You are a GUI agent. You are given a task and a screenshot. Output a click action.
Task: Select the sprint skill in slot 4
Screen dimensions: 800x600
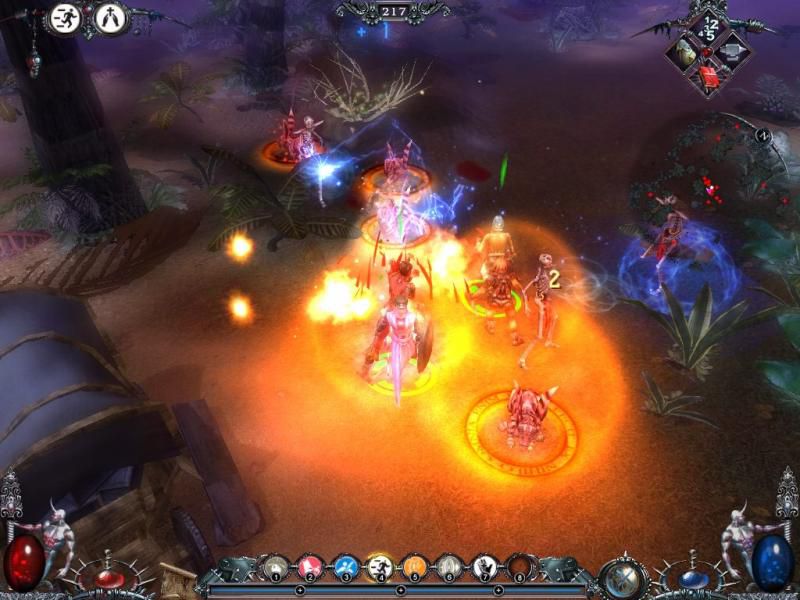pyautogui.click(x=380, y=567)
